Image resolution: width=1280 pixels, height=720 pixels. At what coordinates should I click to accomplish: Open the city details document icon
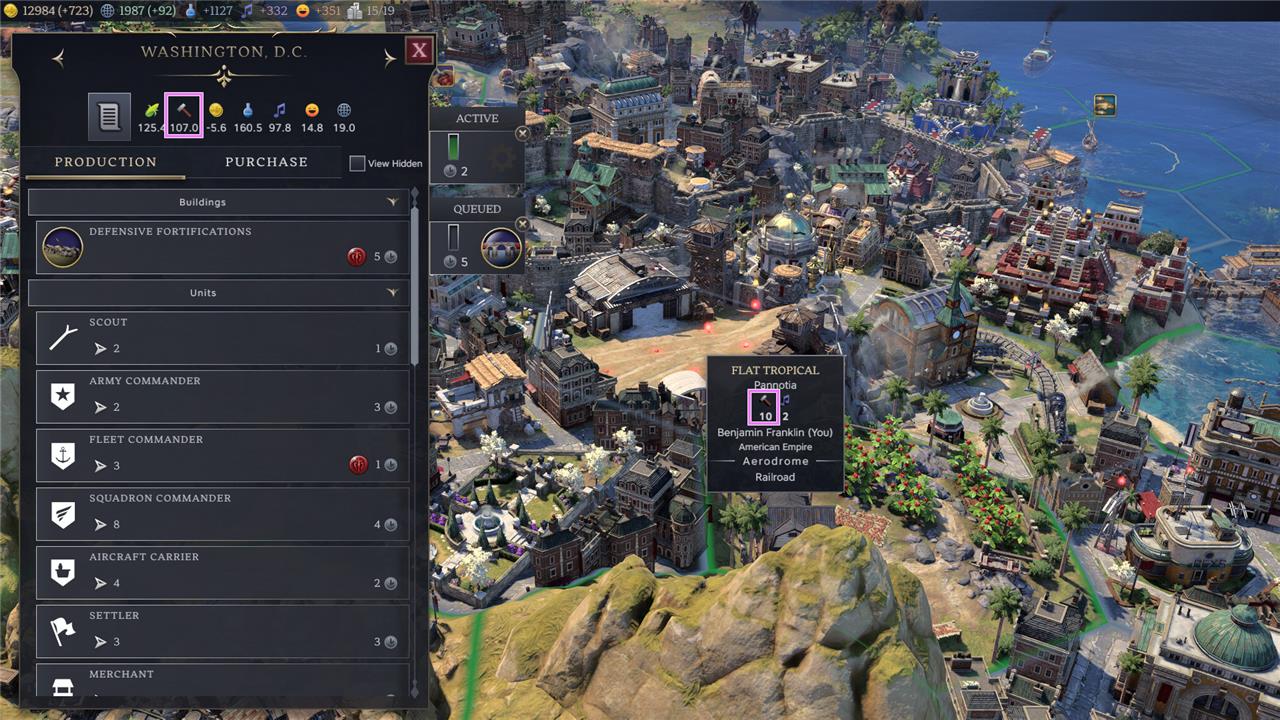(x=108, y=116)
